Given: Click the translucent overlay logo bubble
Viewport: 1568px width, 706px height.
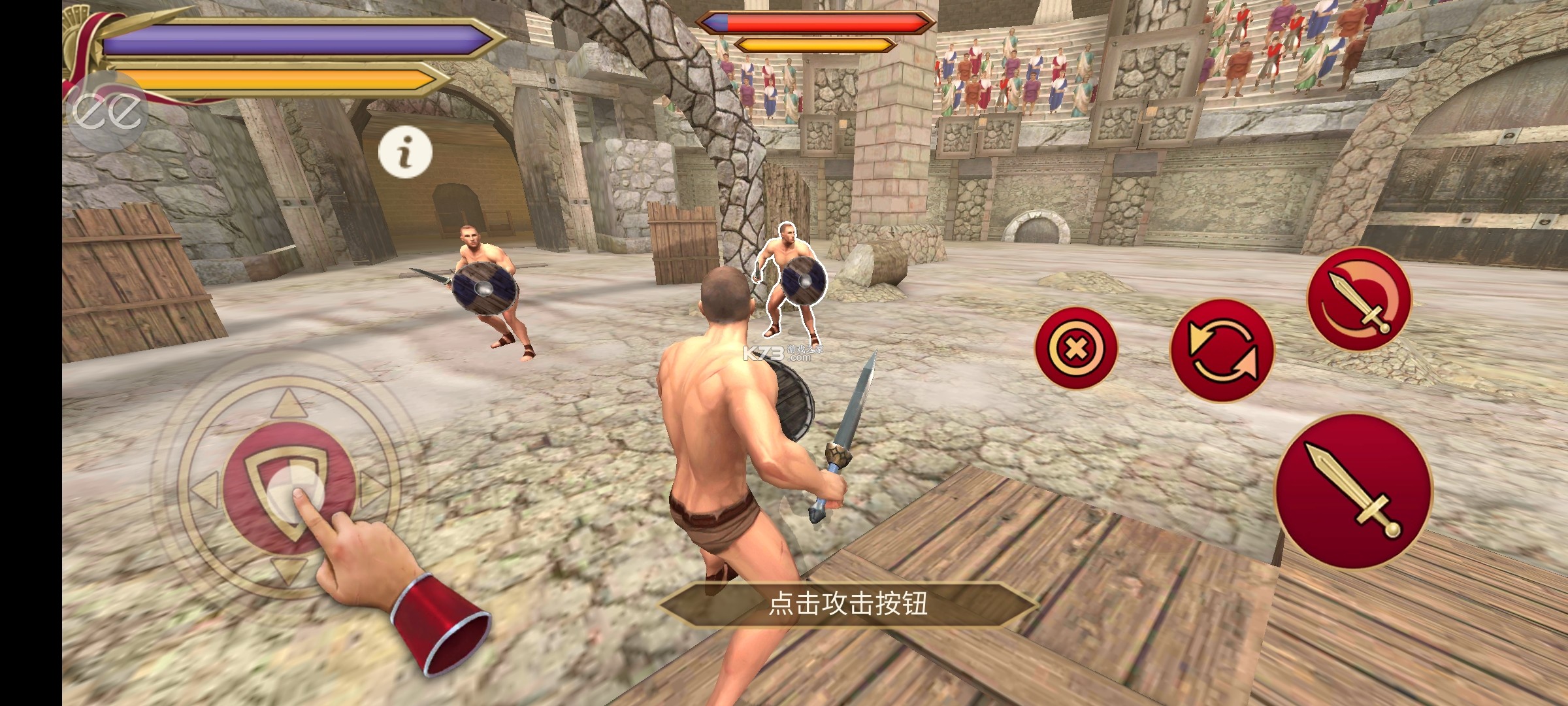Looking at the screenshot, I should point(108,112).
